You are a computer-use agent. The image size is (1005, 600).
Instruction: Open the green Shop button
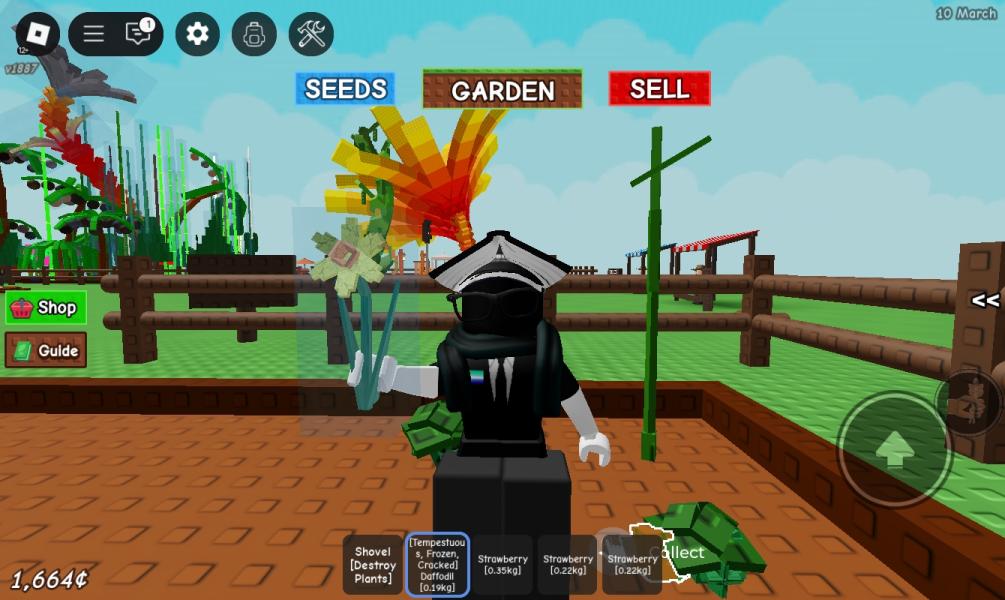(46, 308)
